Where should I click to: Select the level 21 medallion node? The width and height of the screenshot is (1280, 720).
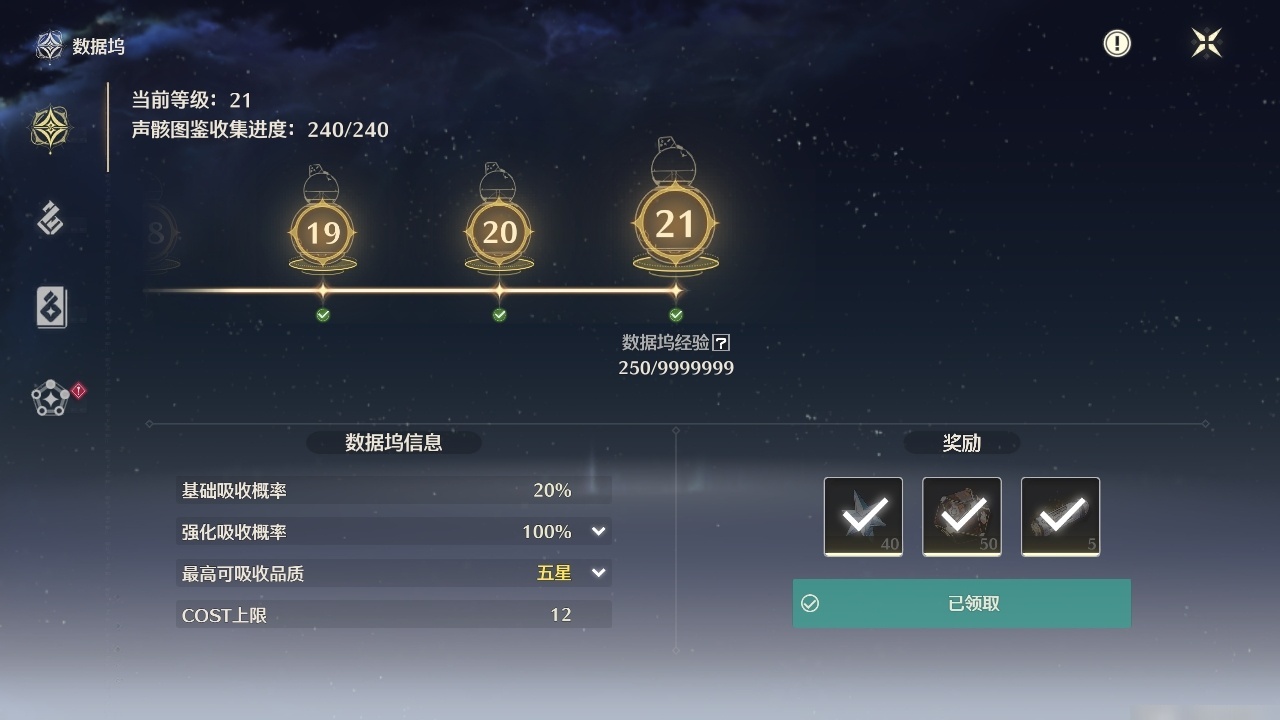tap(675, 223)
